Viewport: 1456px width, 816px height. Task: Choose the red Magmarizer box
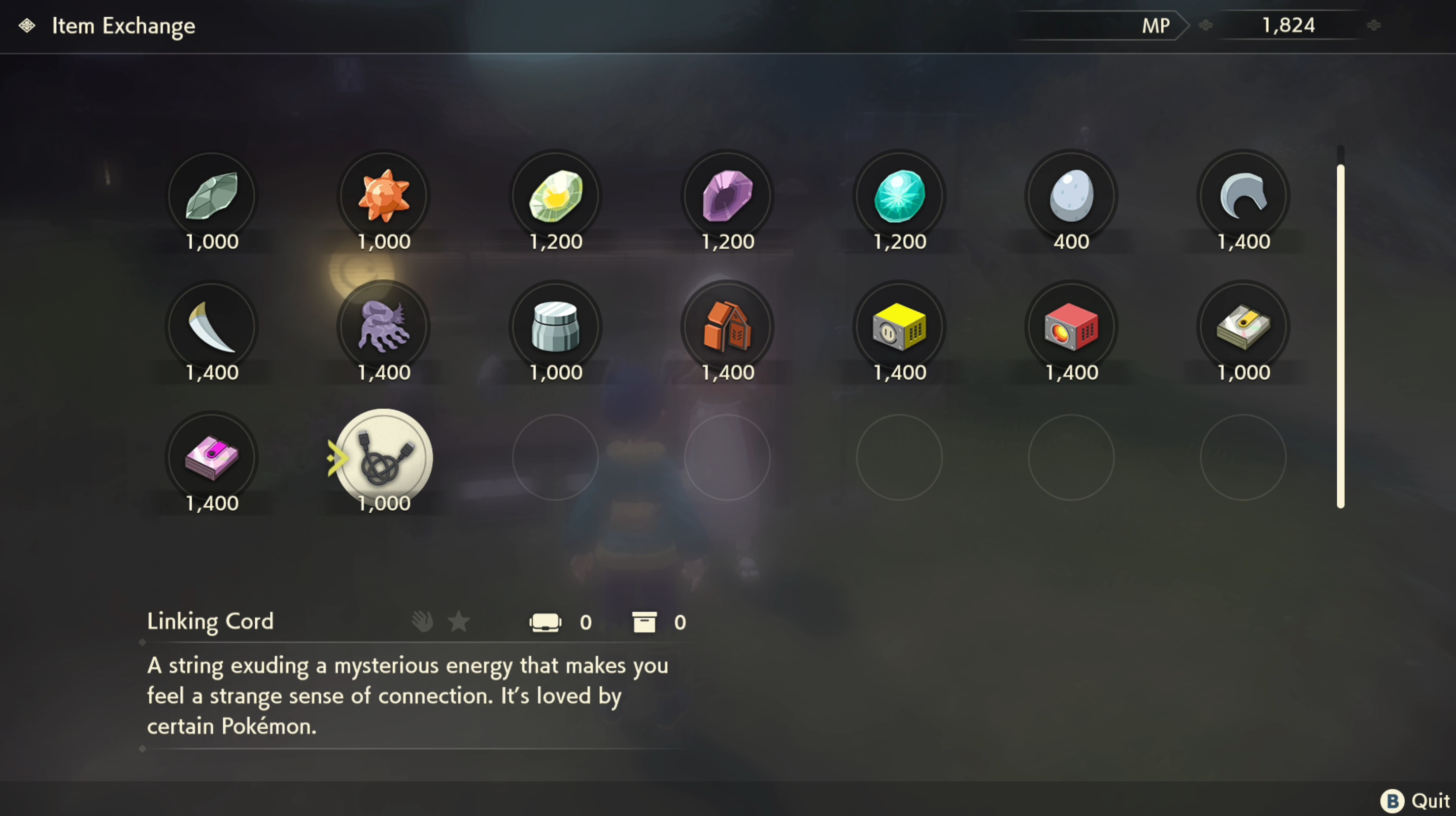click(x=1071, y=327)
